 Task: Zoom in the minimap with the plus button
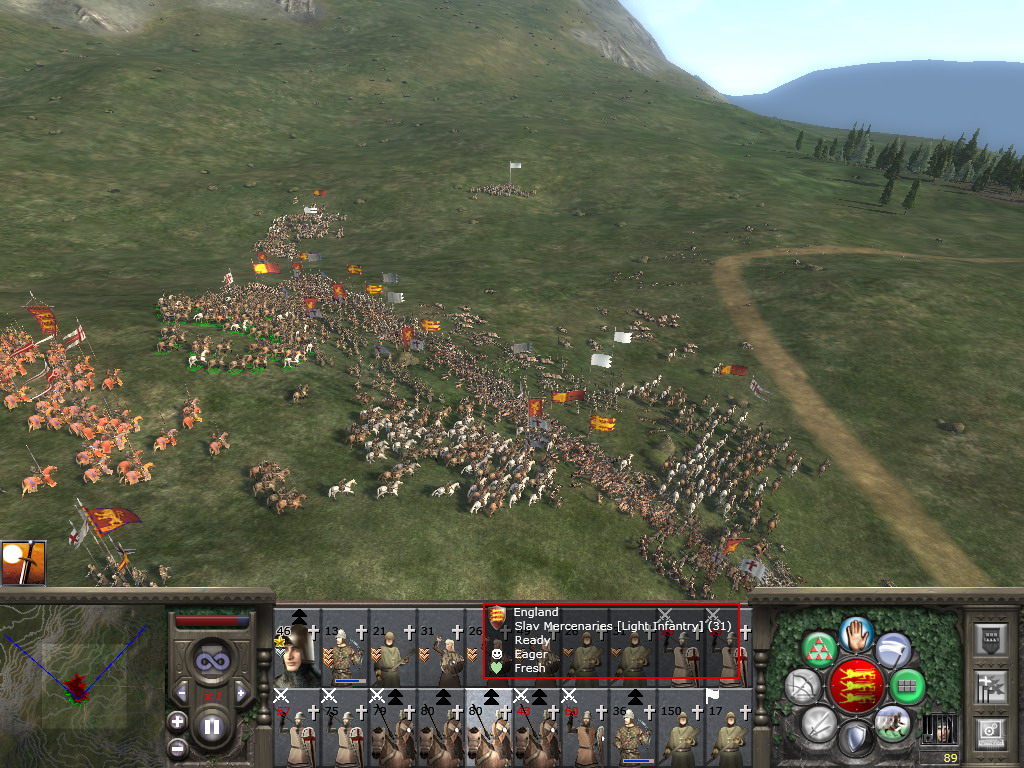click(x=177, y=721)
